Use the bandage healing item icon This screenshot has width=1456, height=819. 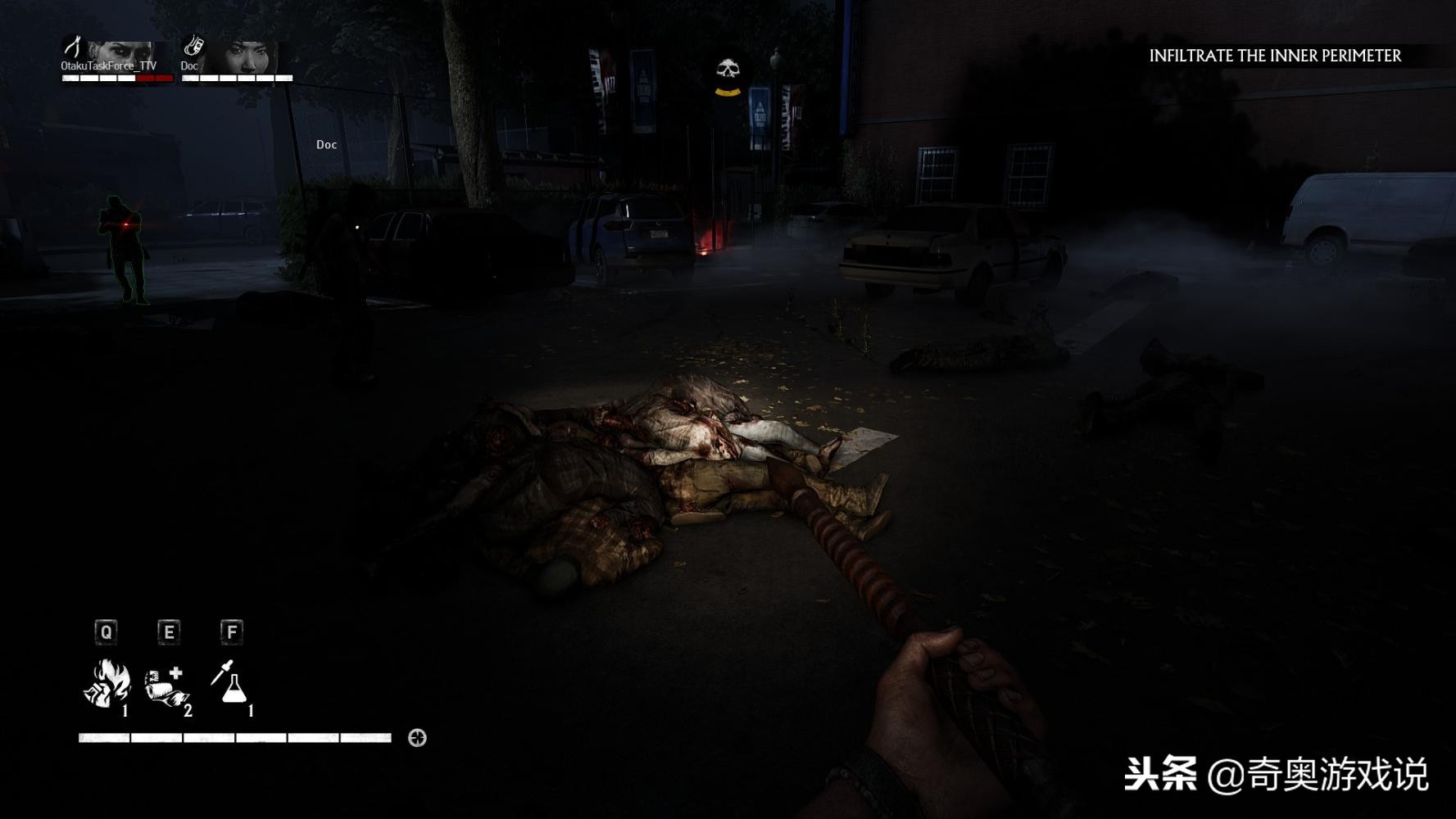[166, 685]
